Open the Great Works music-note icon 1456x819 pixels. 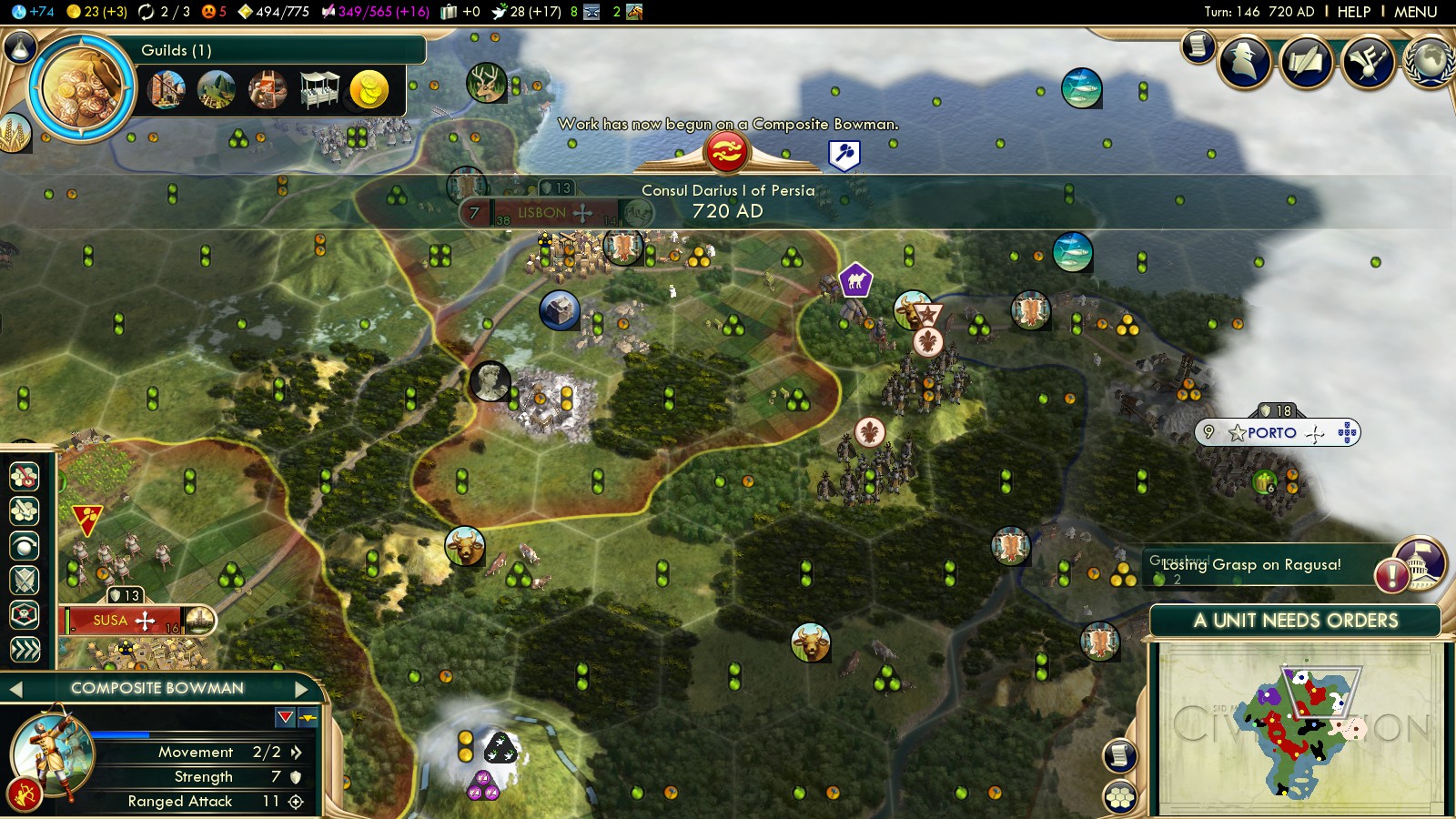1365,61
